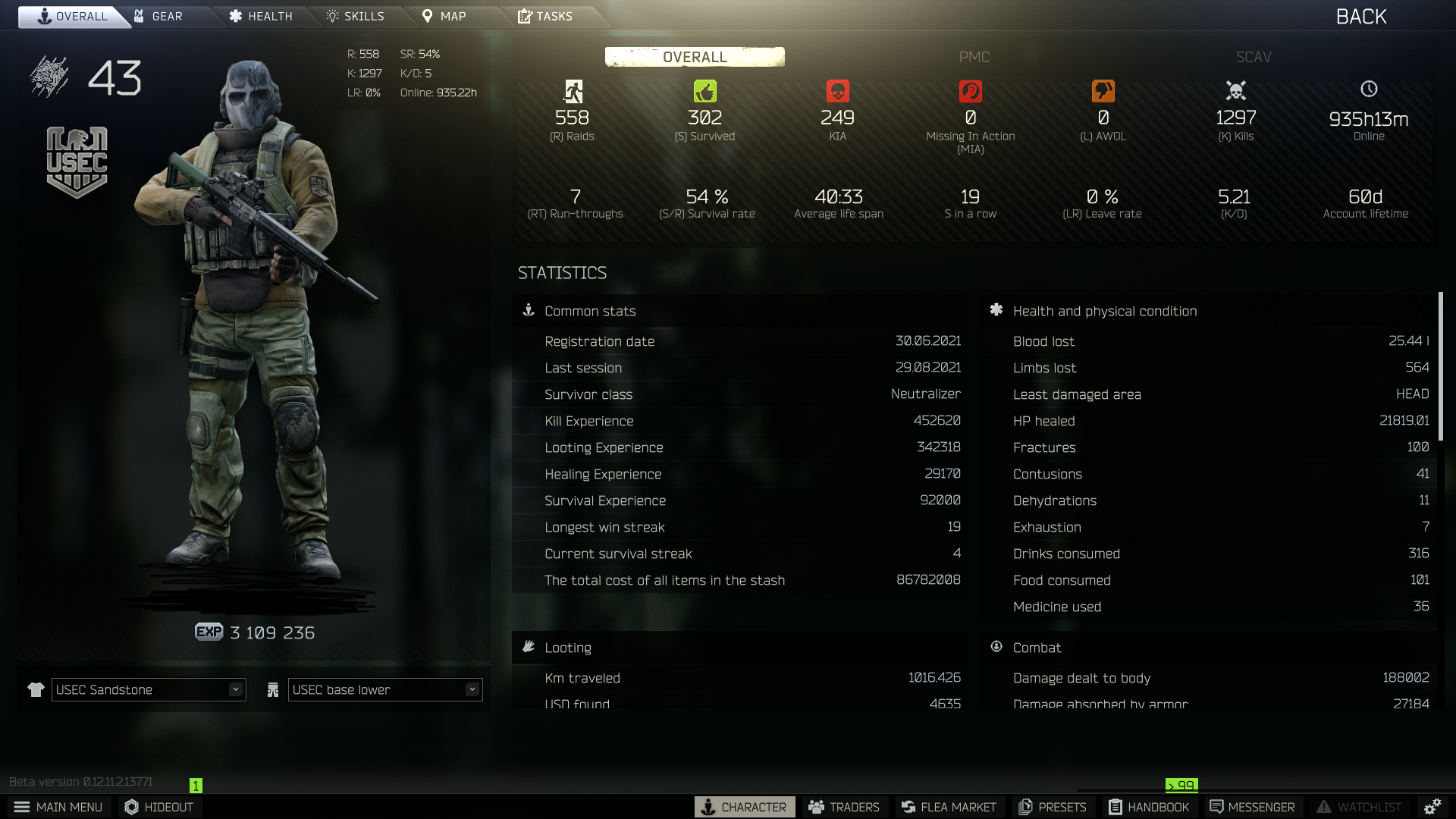
Task: Switch stats view to PMC
Action: point(974,57)
